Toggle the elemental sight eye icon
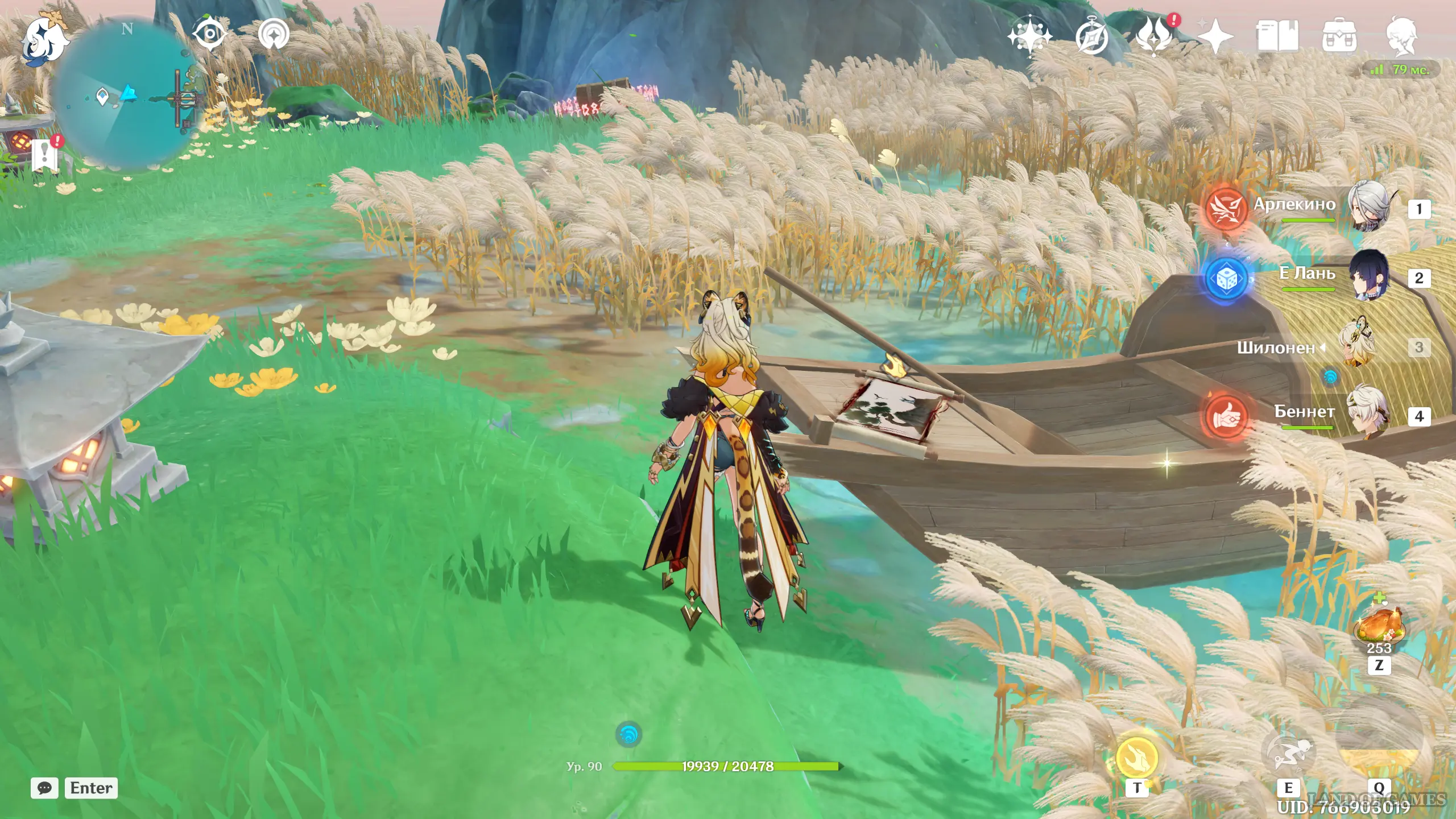This screenshot has width=1456, height=819. pyautogui.click(x=209, y=34)
